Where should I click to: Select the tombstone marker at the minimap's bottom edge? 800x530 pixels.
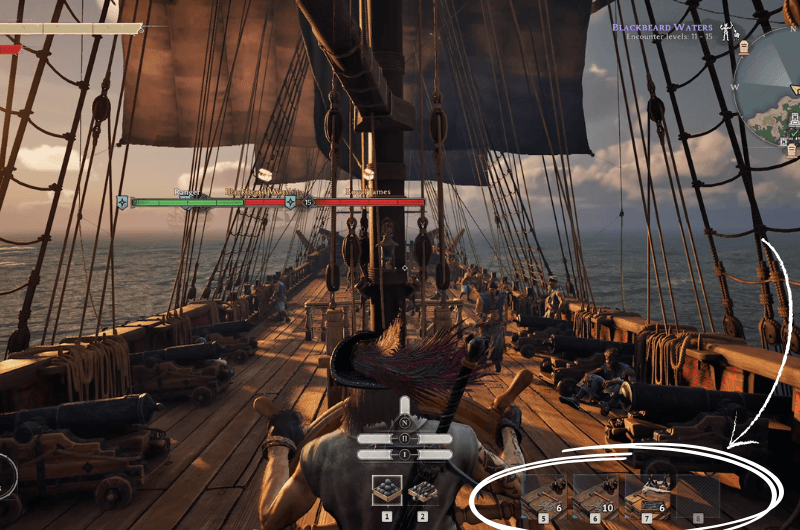point(790,150)
